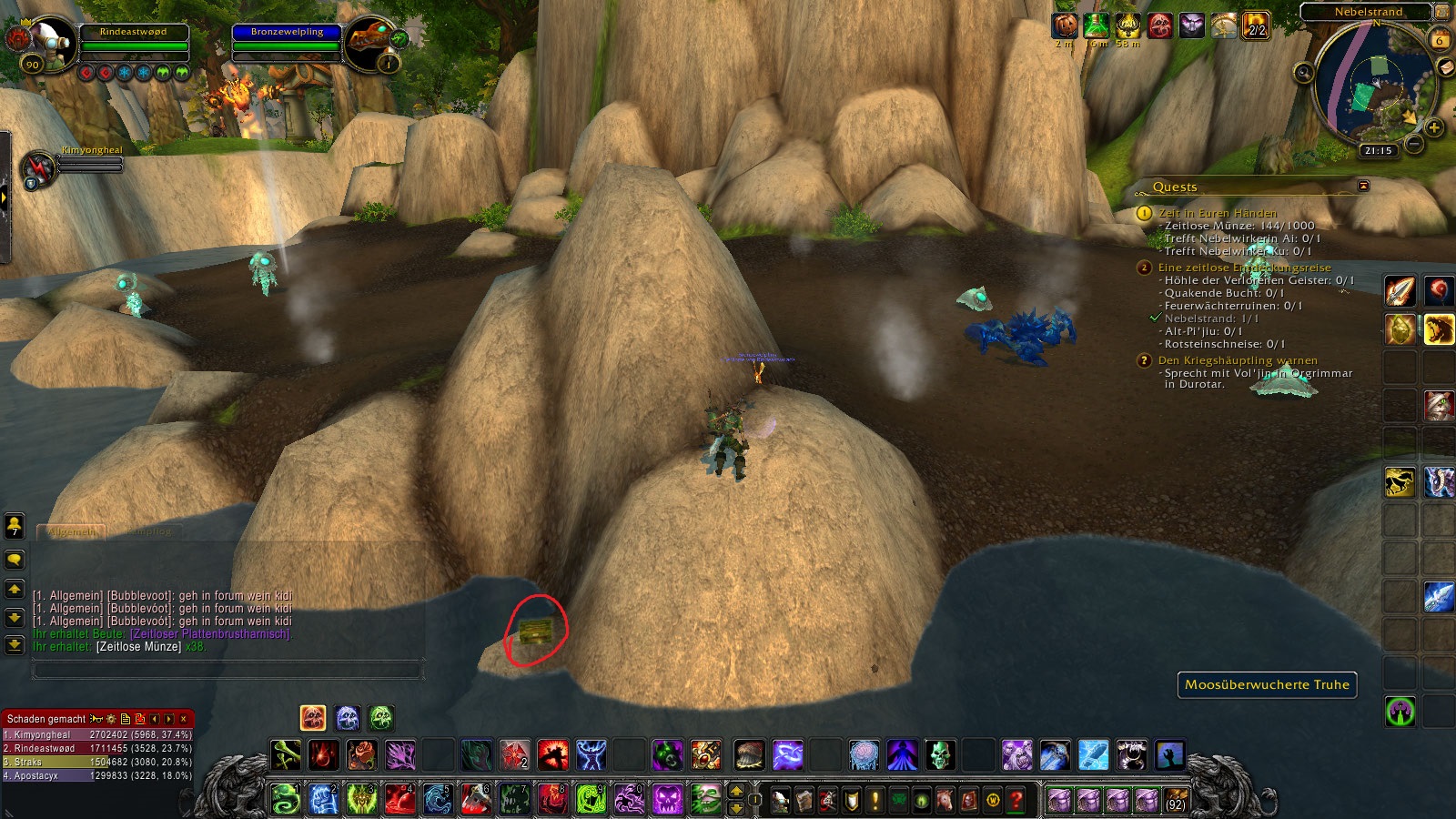Close the 'Schaden gemacht' damage meter
Screen dimensions: 1456x819
click(x=183, y=719)
